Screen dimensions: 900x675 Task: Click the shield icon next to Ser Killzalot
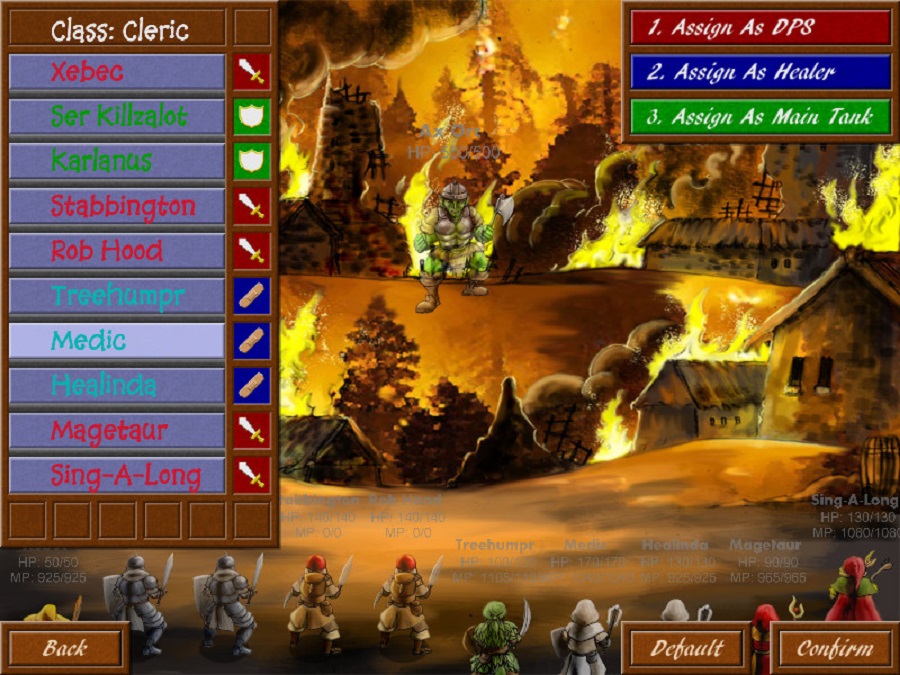[x=252, y=117]
